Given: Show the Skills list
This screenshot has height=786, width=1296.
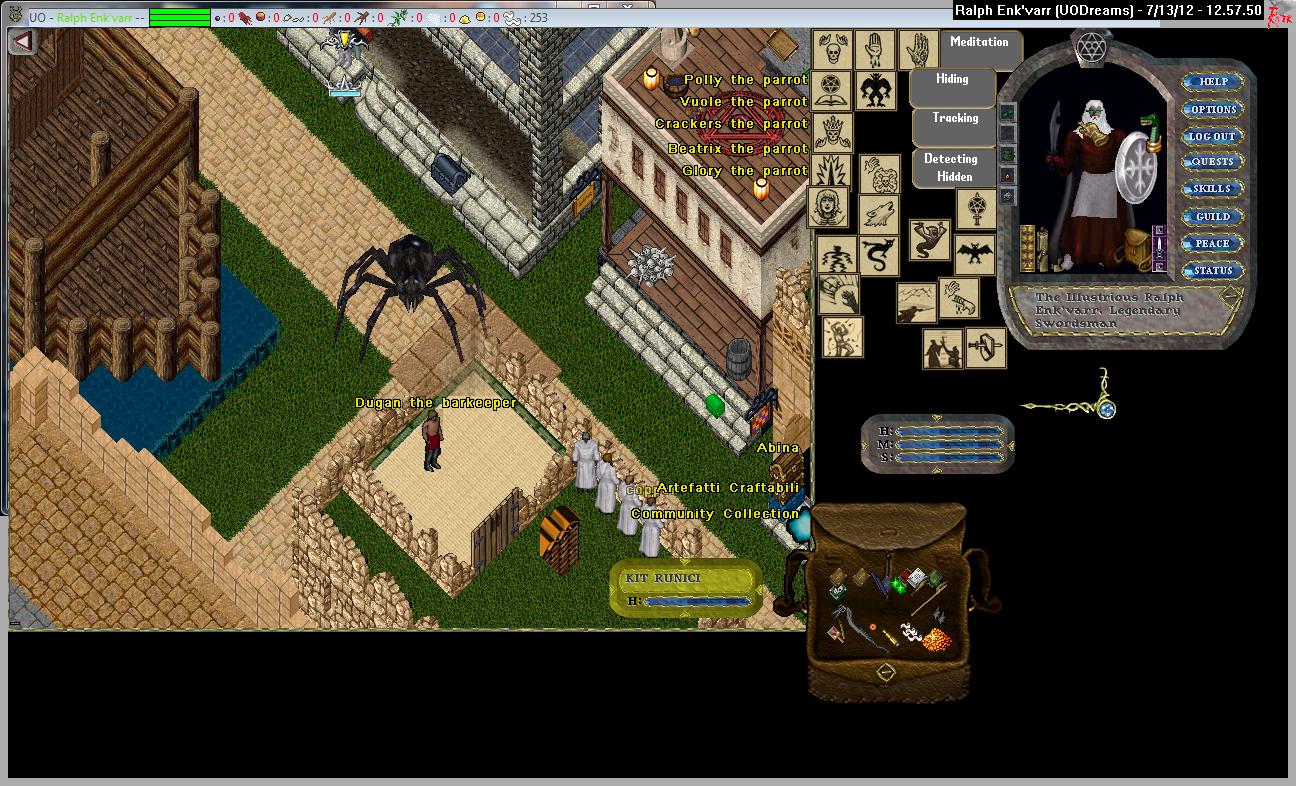Looking at the screenshot, I should tap(1212, 189).
